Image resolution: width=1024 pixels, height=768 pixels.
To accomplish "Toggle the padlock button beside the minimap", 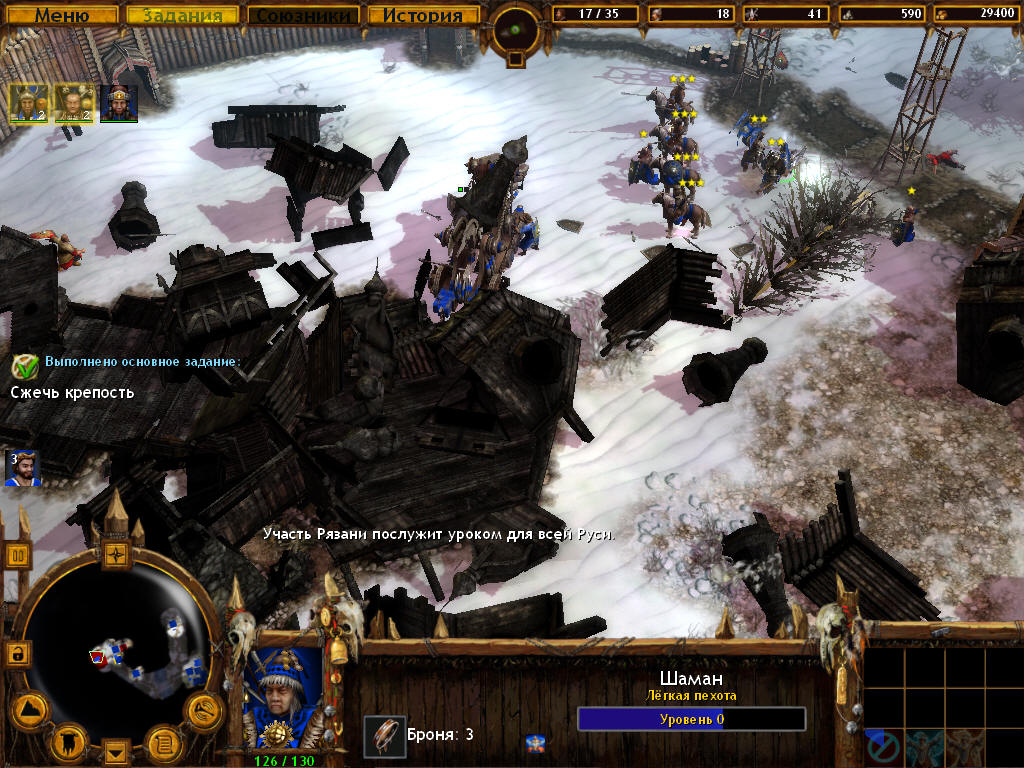I will point(17,654).
